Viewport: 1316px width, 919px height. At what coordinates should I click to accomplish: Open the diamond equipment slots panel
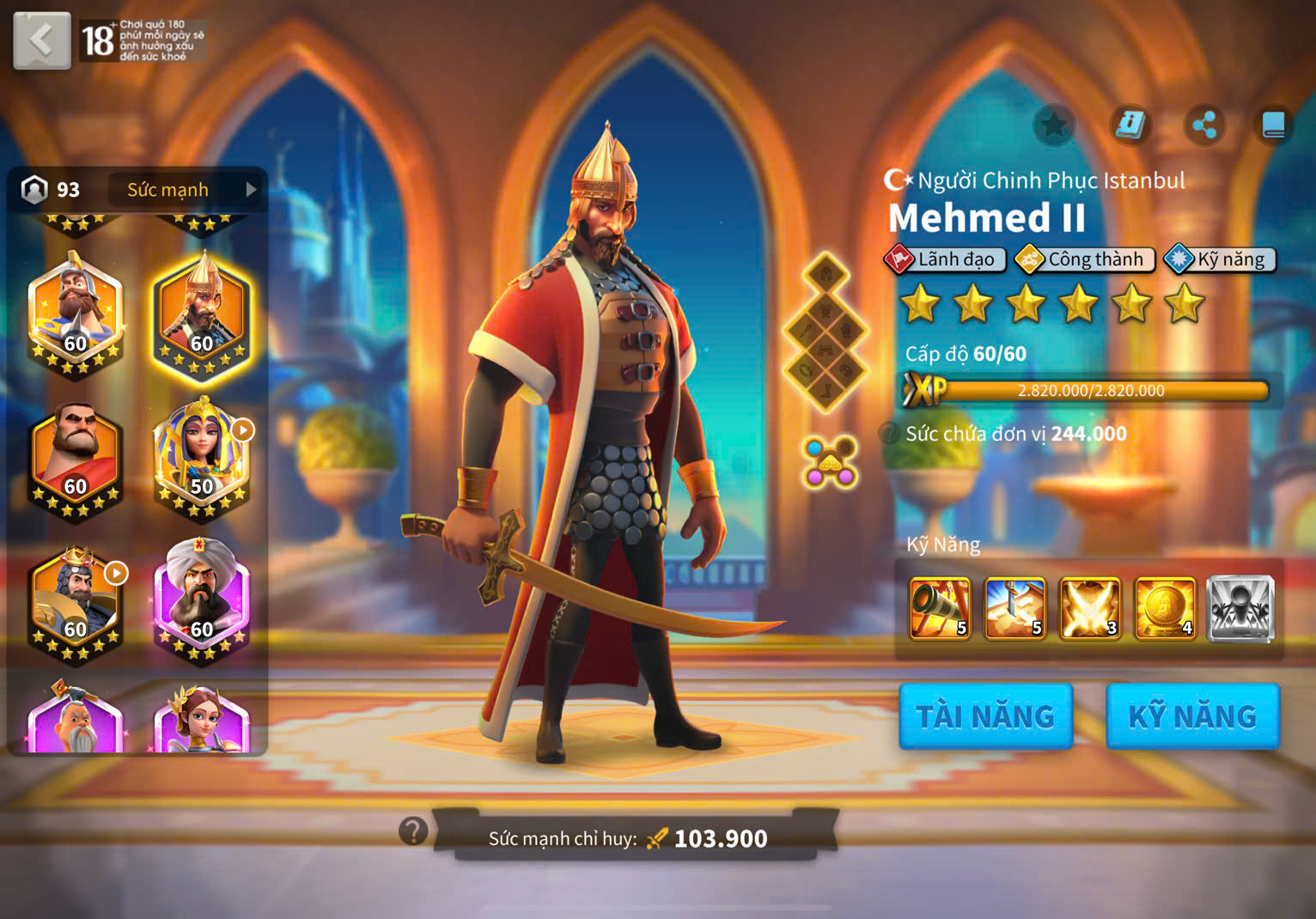(826, 332)
